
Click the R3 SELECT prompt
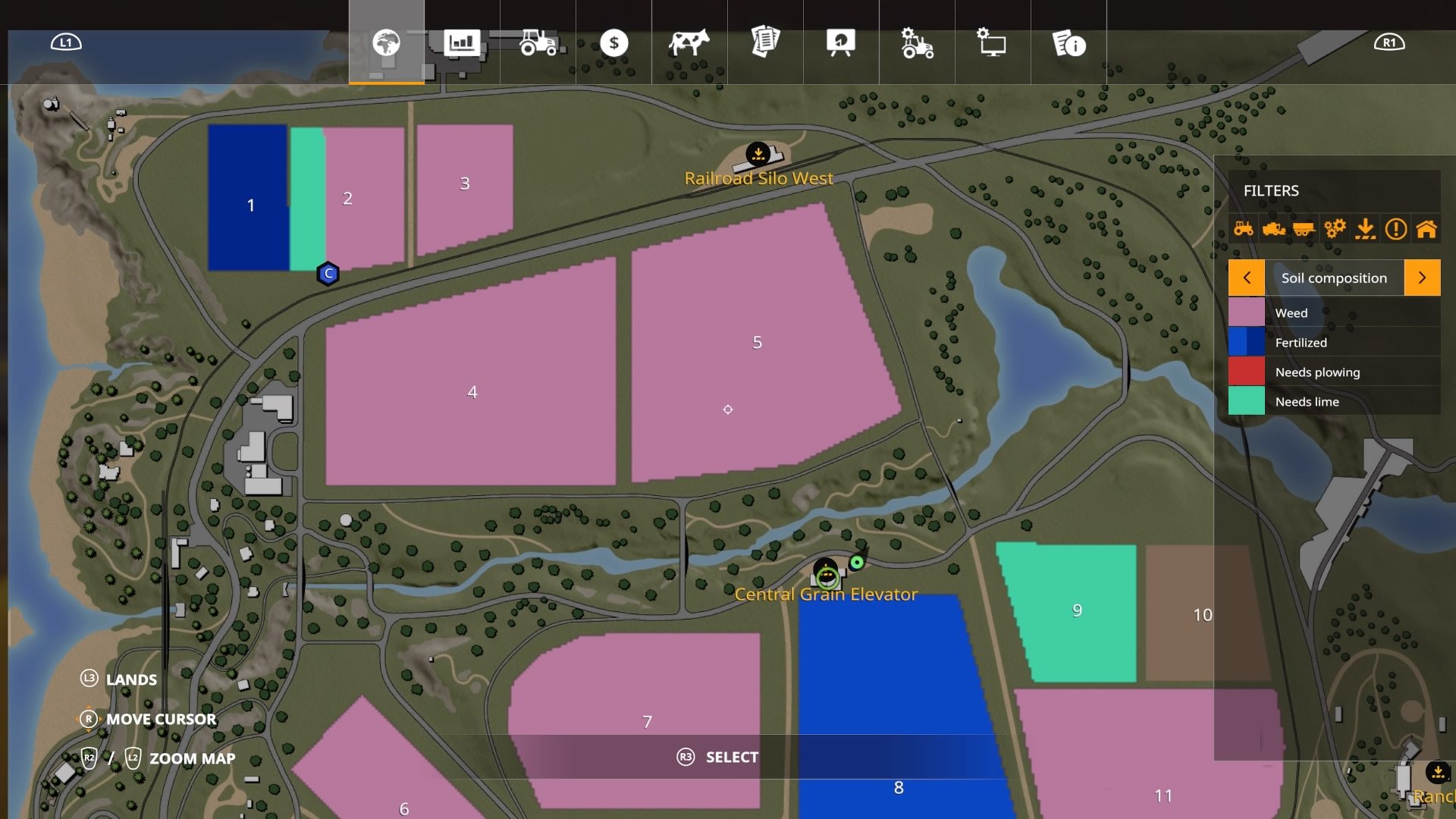[717, 757]
